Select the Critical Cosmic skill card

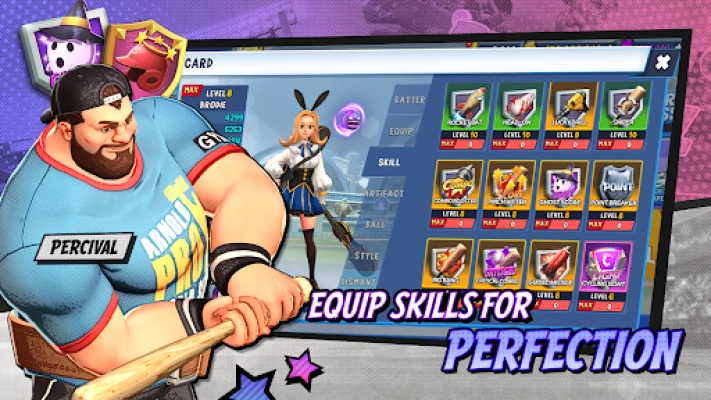pos(502,266)
